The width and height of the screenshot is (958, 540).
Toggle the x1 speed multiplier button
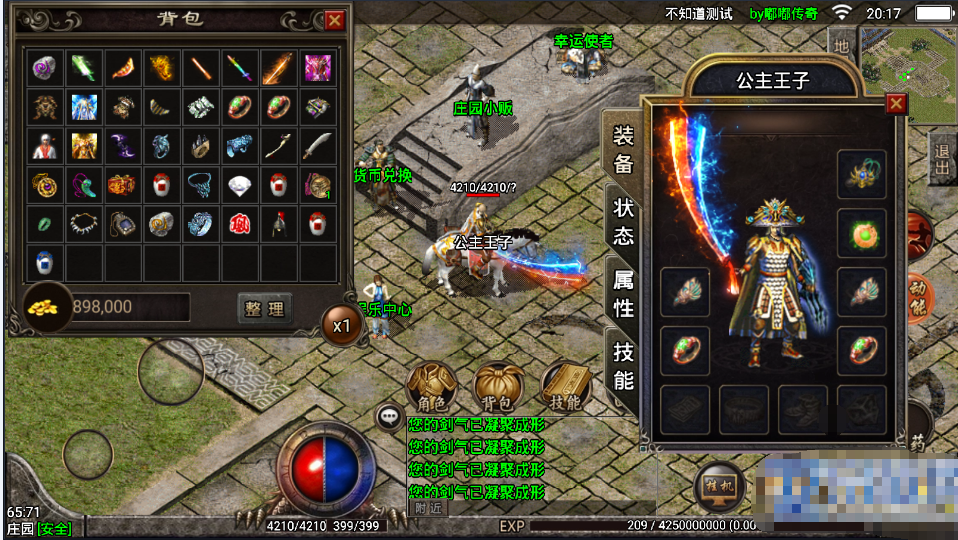click(342, 325)
